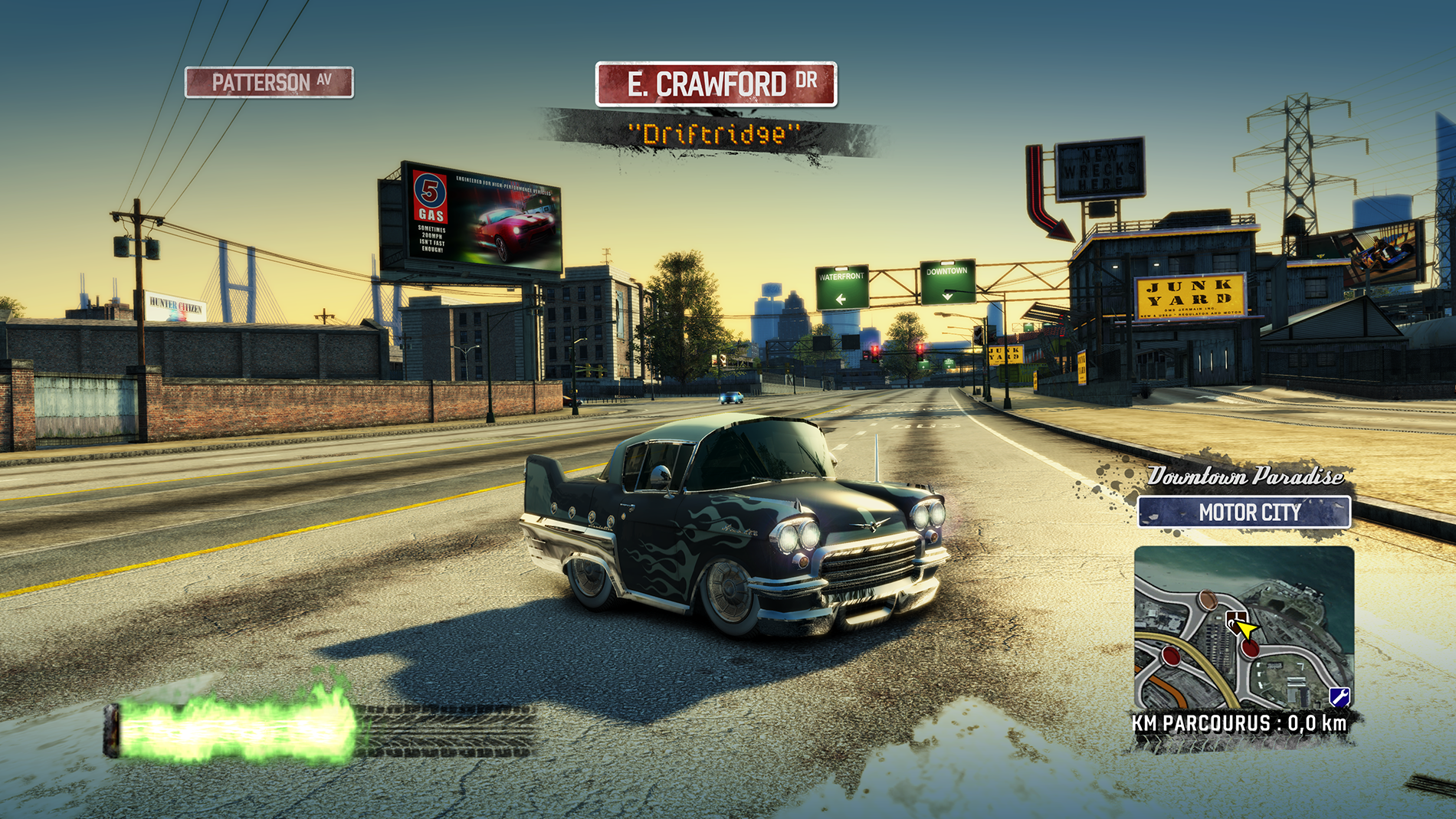Image resolution: width=1456 pixels, height=819 pixels.
Task: Click the minimap in the corner
Action: point(1244,628)
